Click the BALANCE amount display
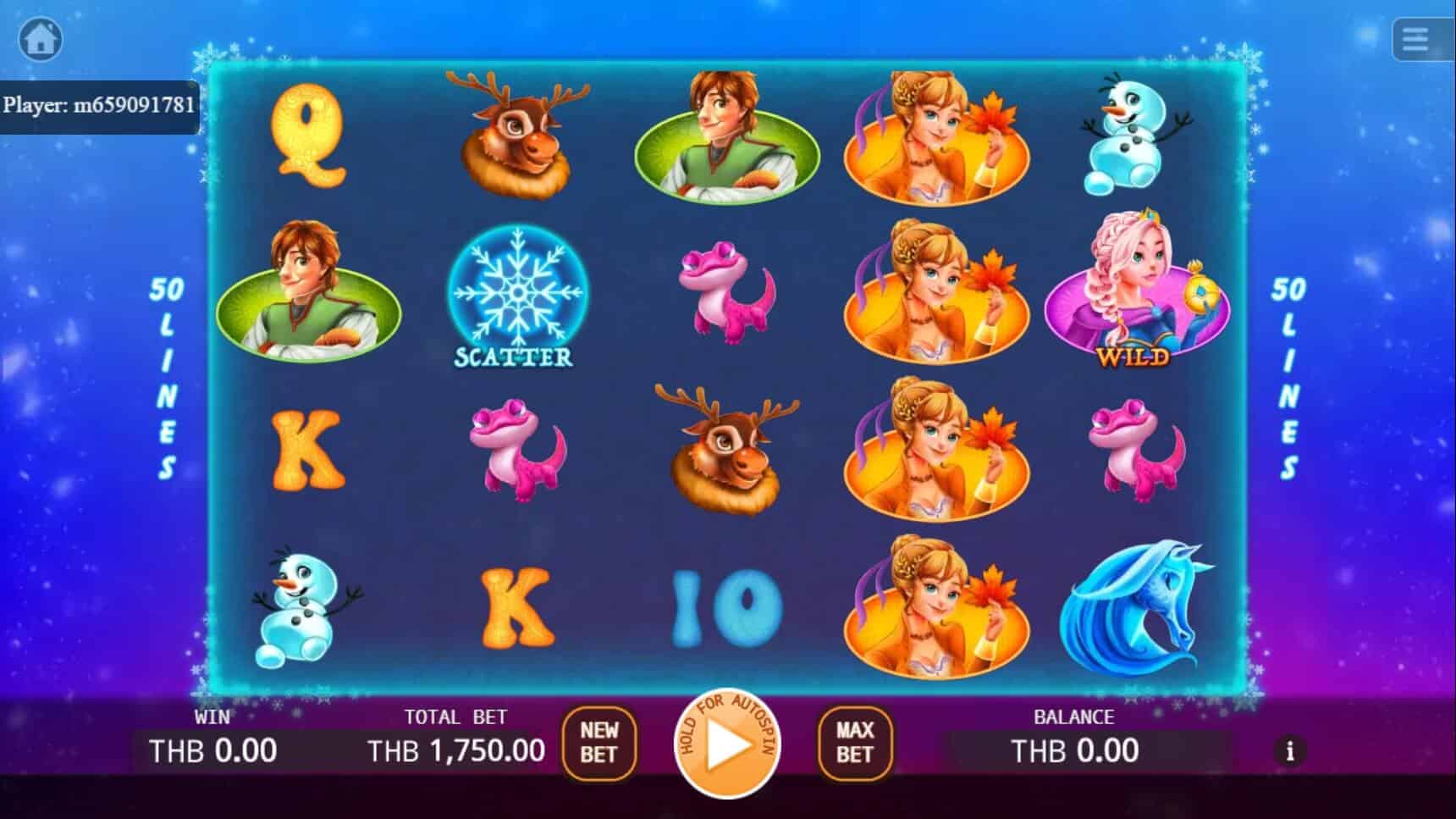The width and height of the screenshot is (1456, 819). [x=1073, y=749]
